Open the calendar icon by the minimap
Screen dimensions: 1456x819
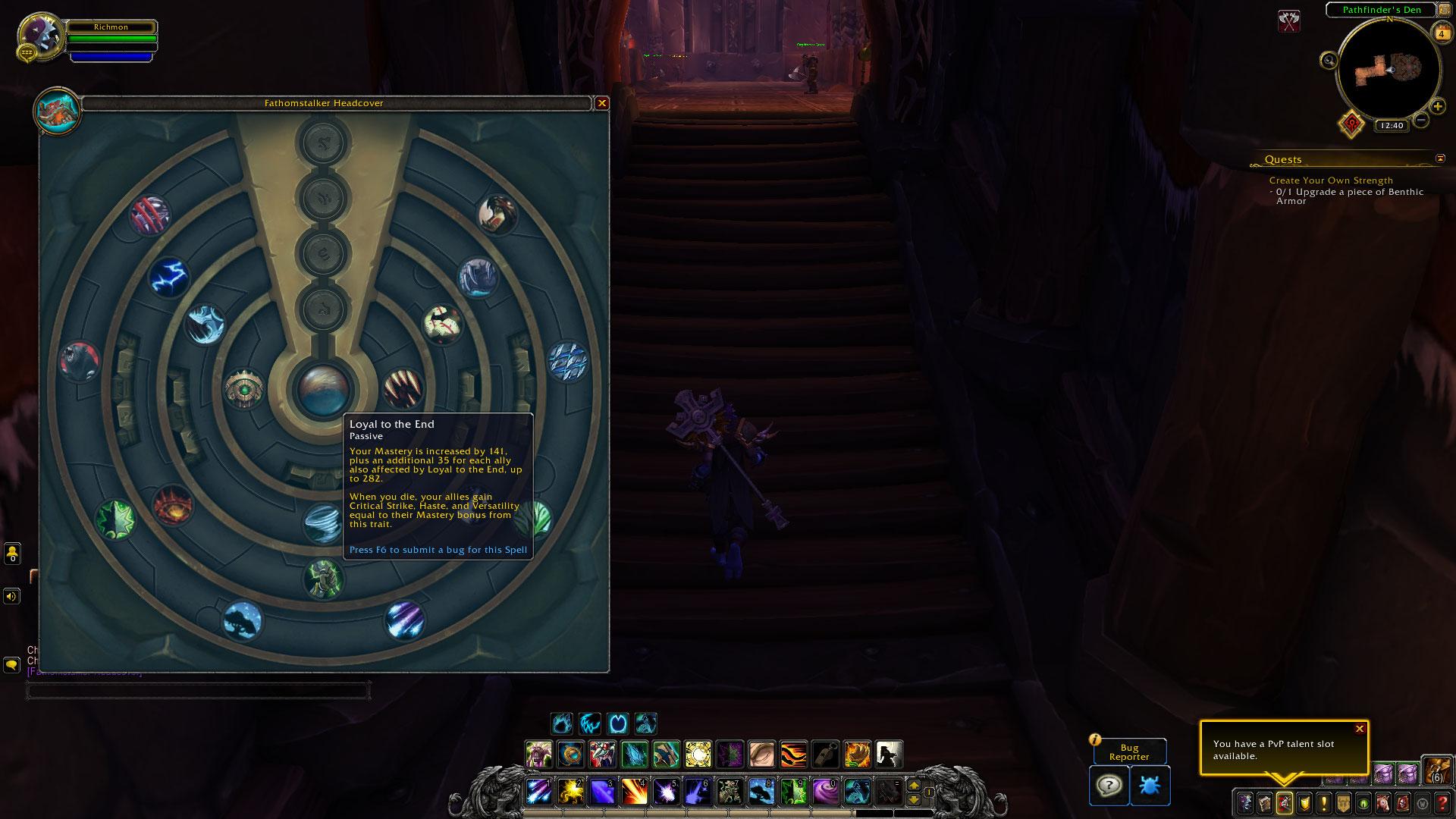coord(1440,33)
